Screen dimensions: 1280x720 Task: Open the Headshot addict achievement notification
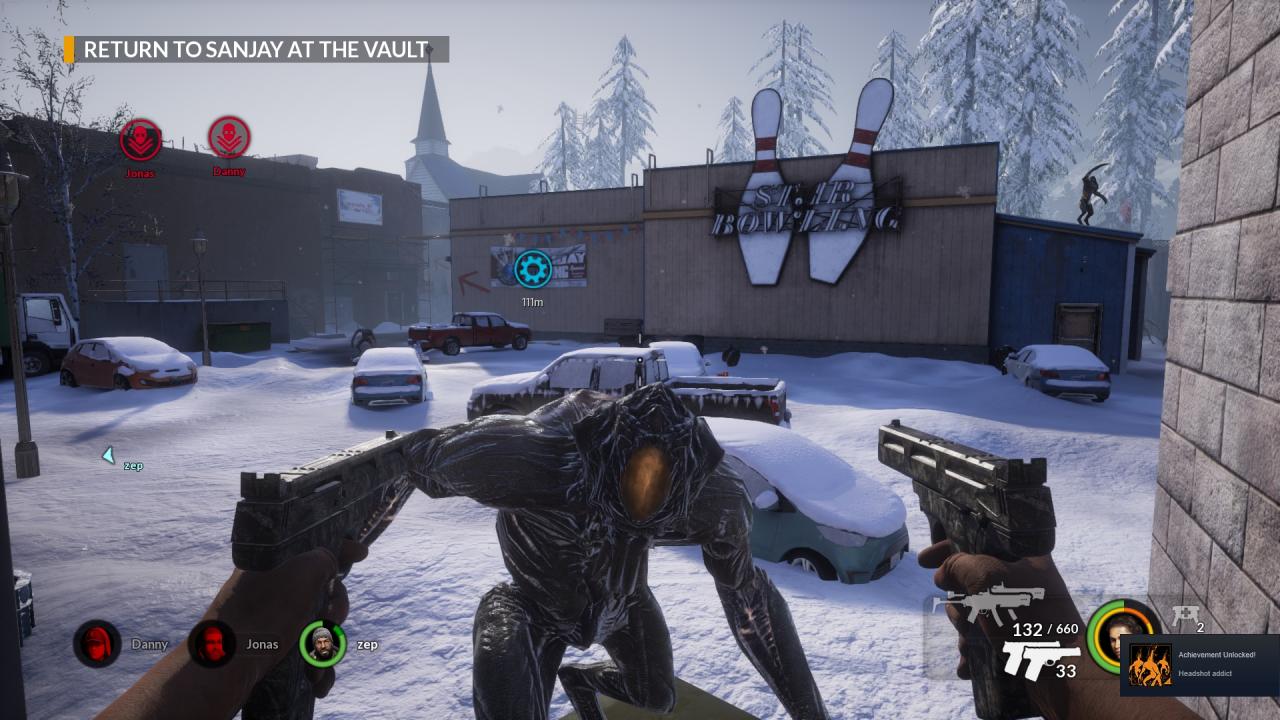click(x=1200, y=665)
